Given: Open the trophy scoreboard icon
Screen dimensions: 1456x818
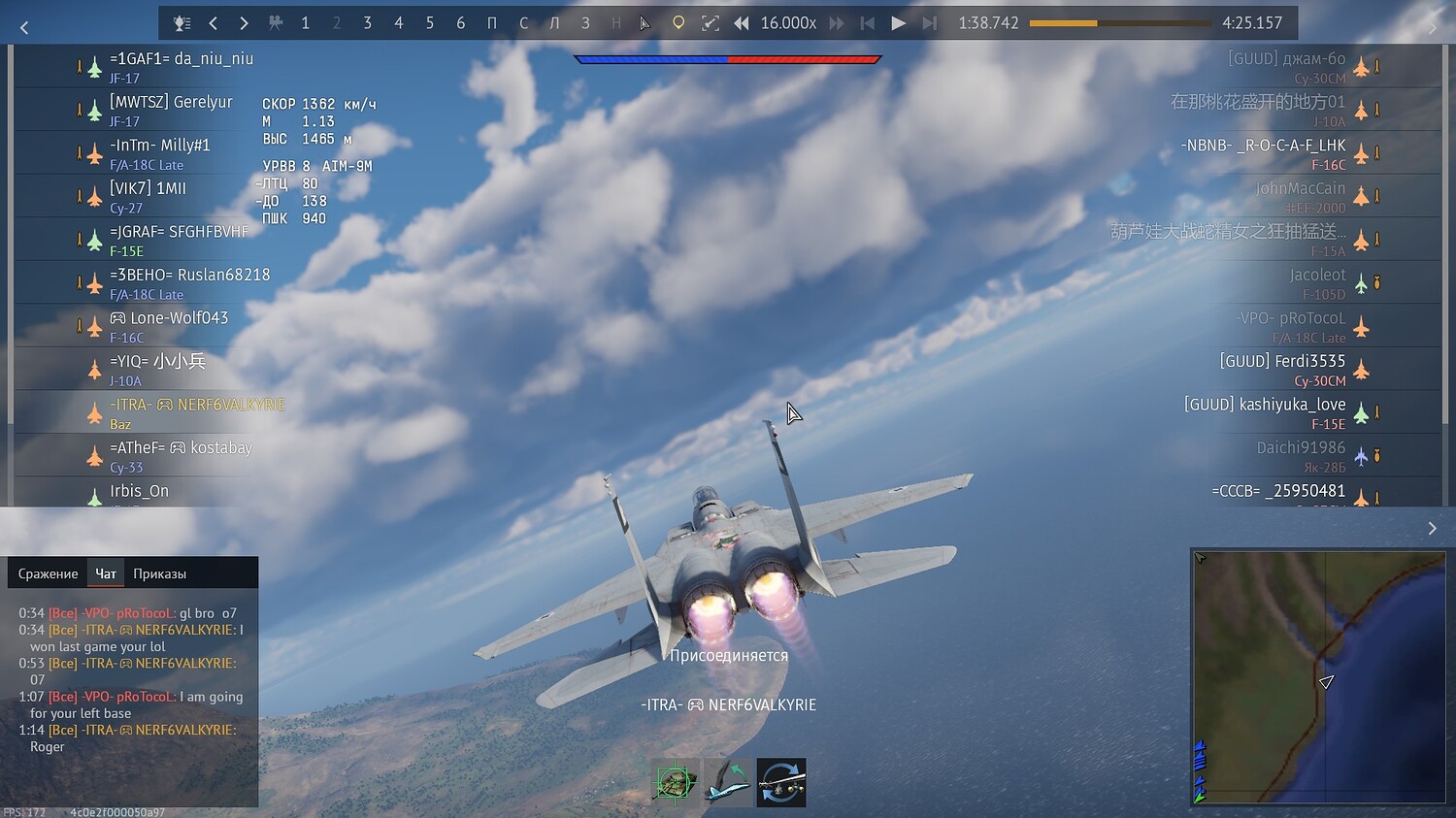Looking at the screenshot, I should (182, 23).
